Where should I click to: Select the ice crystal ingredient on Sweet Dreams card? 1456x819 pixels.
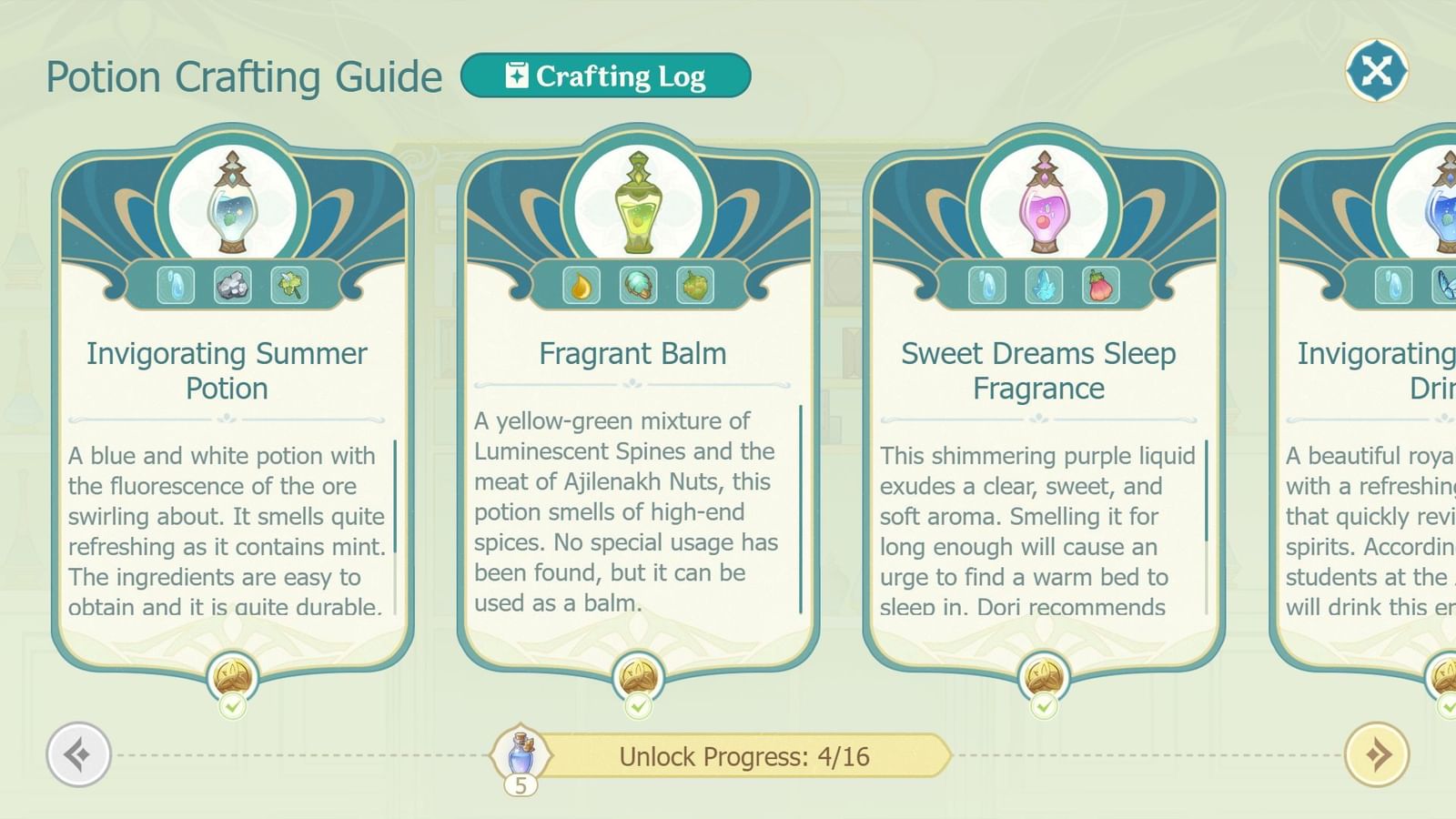[x=1045, y=286]
